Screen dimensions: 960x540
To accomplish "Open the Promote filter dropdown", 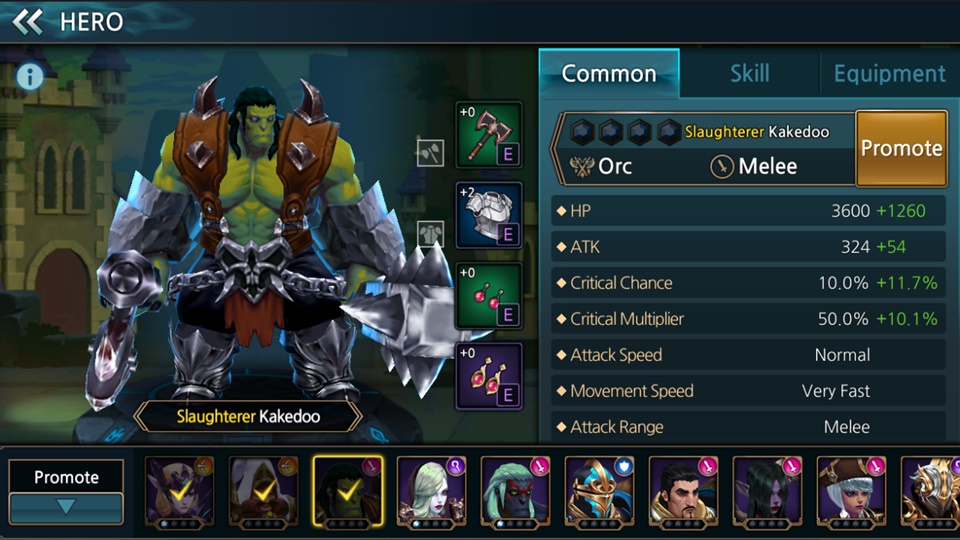I will coord(66,491).
